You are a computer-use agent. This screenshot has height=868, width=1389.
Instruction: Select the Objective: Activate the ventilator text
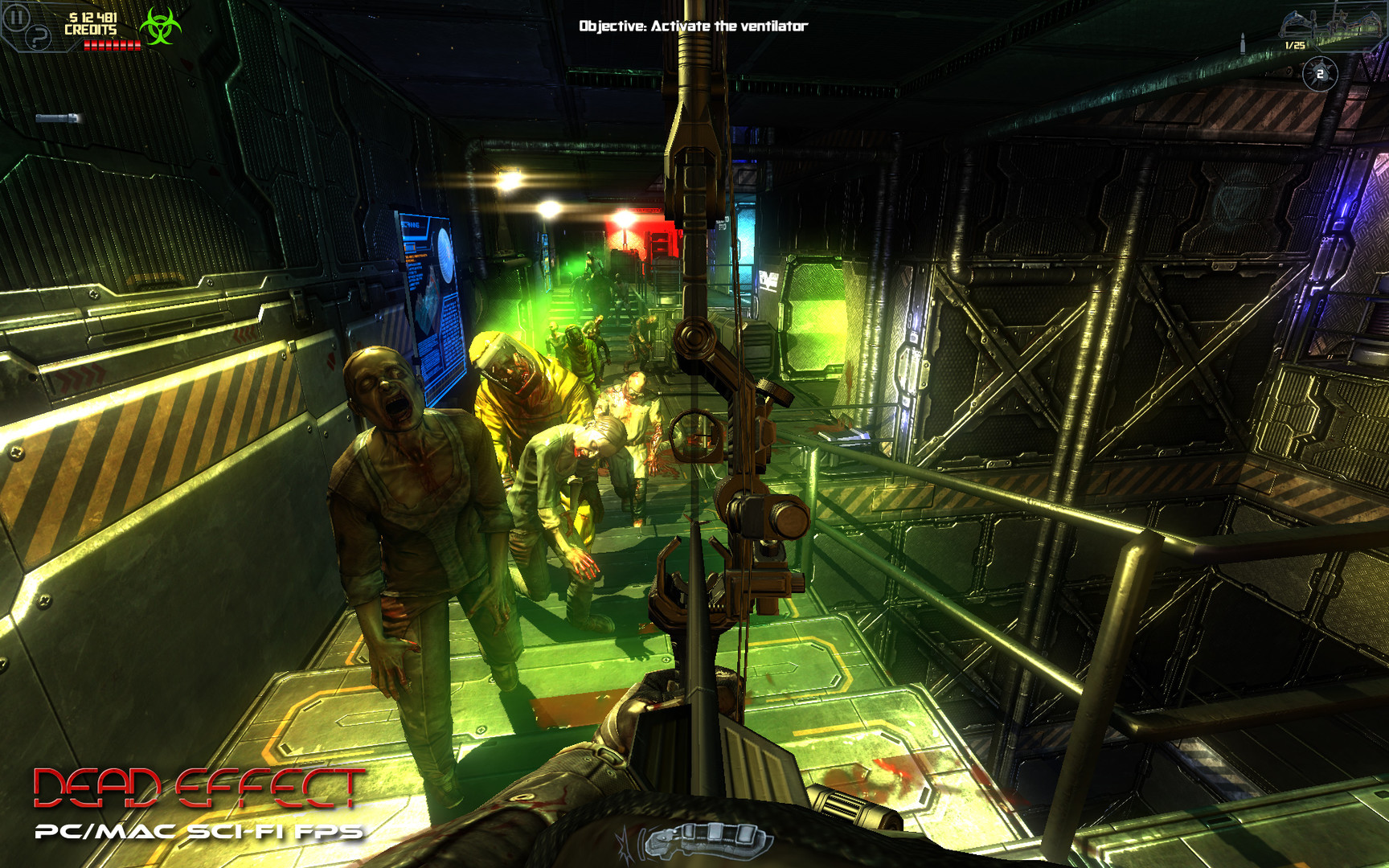[x=693, y=25]
